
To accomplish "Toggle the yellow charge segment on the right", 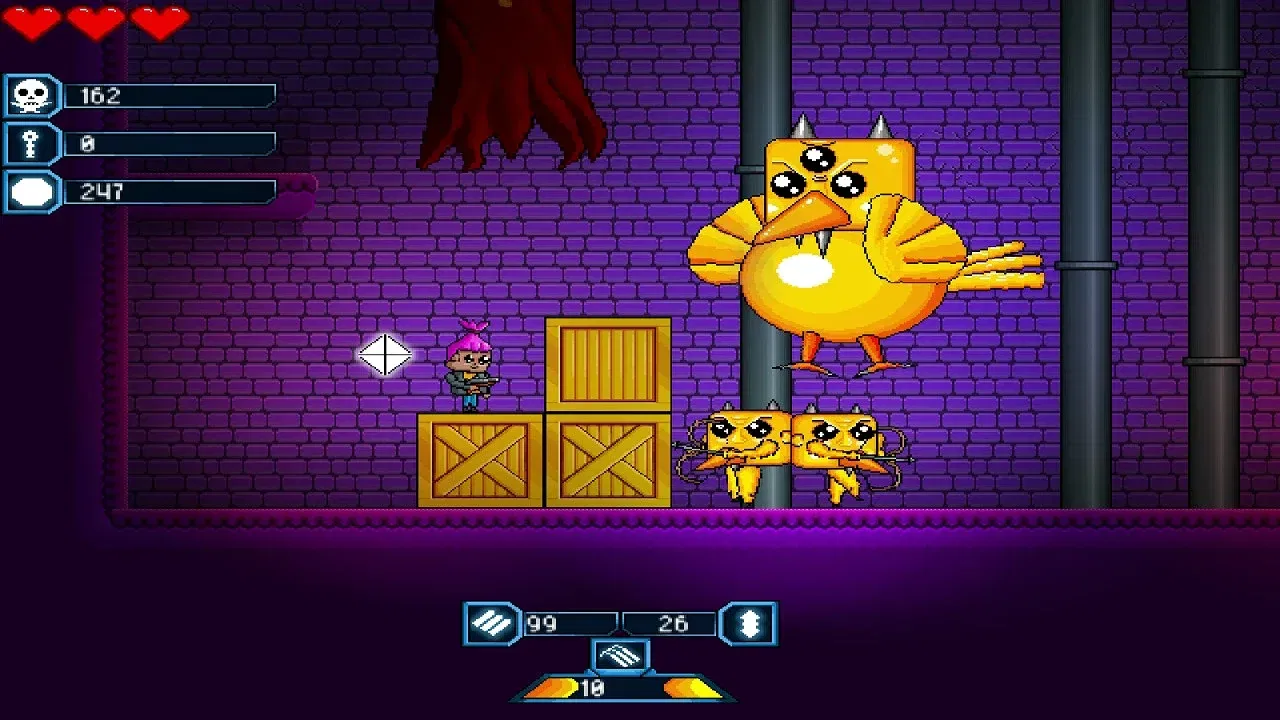I will [691, 688].
